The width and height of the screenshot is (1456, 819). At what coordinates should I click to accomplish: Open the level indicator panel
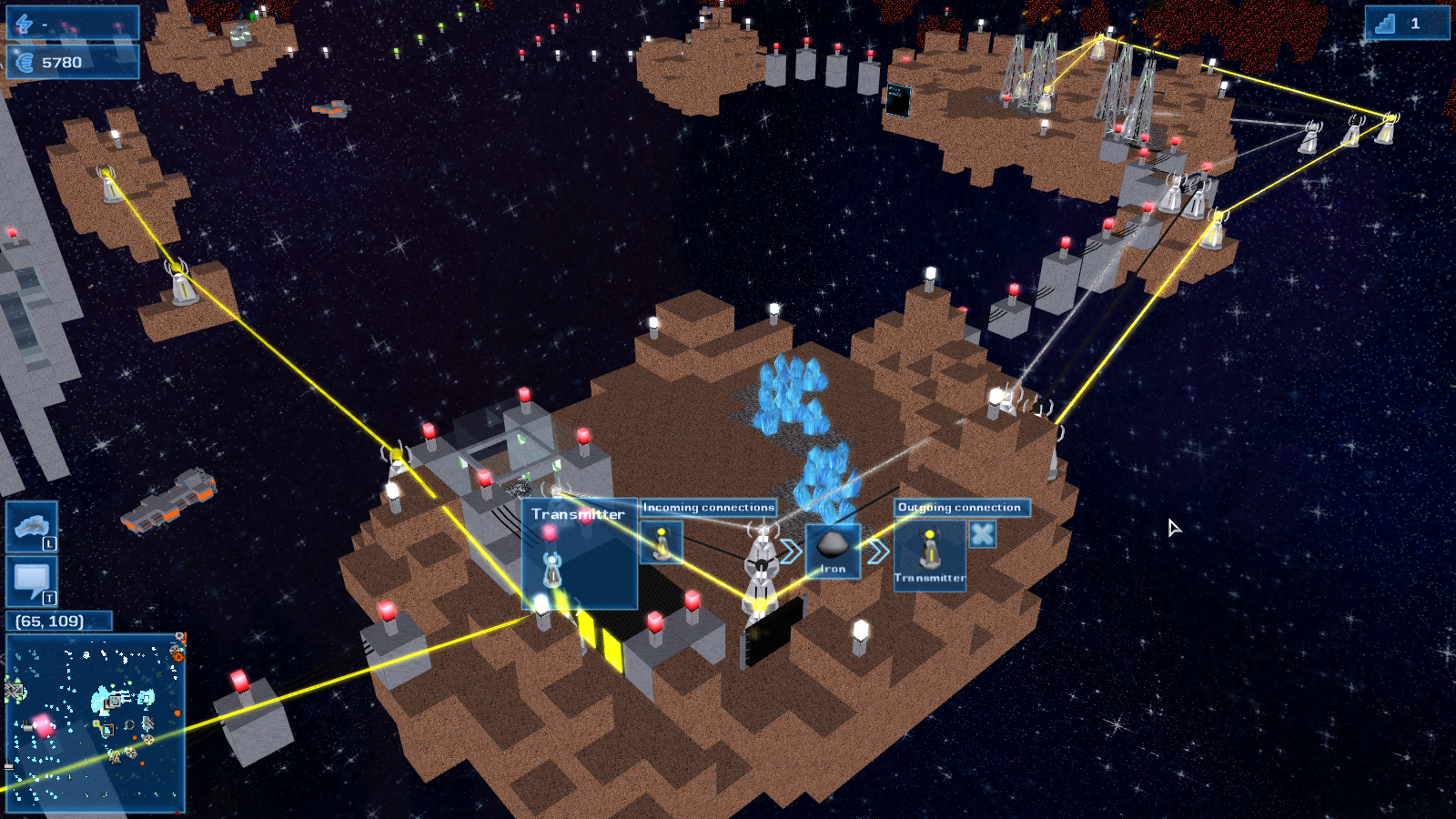pyautogui.click(x=1406, y=24)
